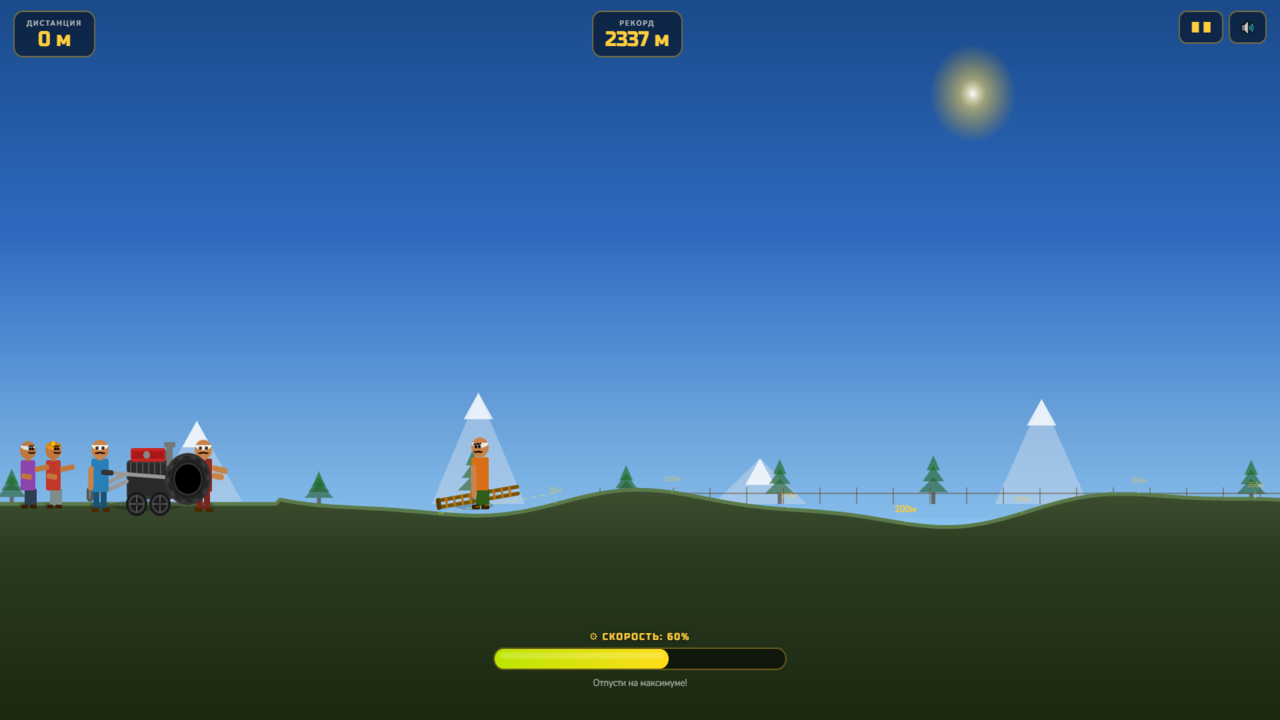The width and height of the screenshot is (1280, 720).
Task: Select the lumberjack holding the ladder
Action: (x=478, y=470)
